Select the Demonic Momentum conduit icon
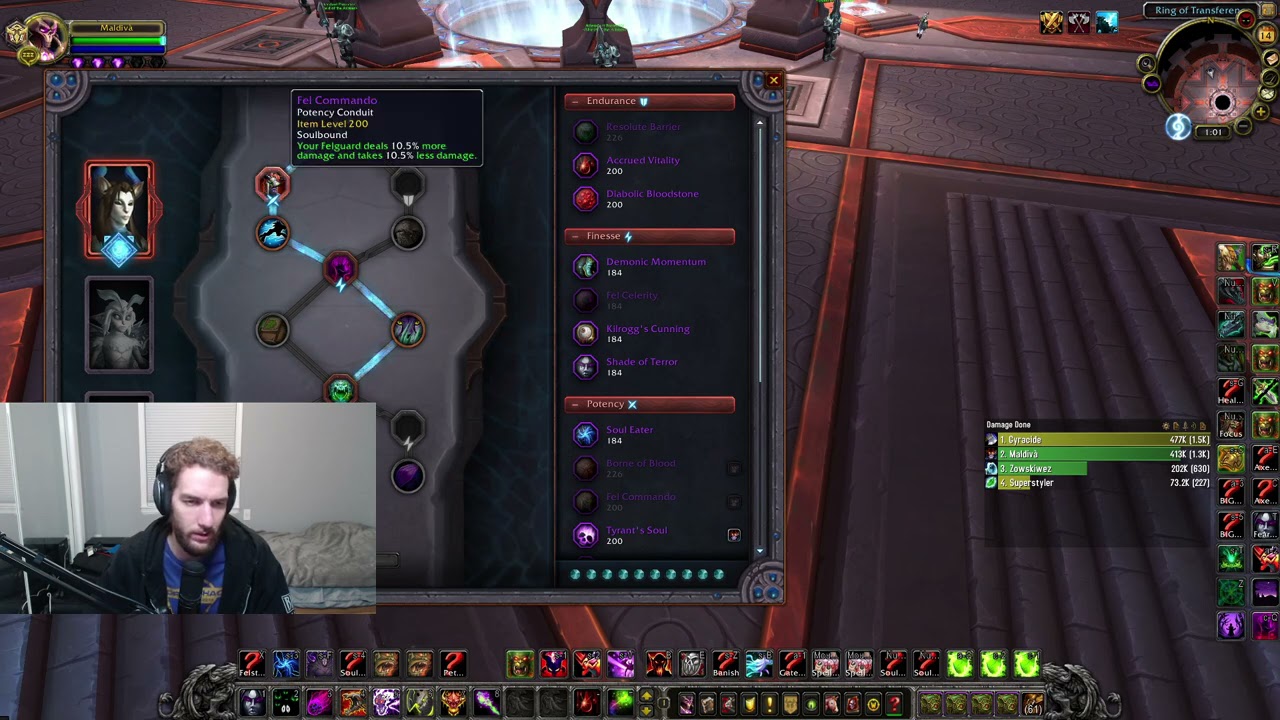Screen dimensions: 1280x720 tap(585, 266)
